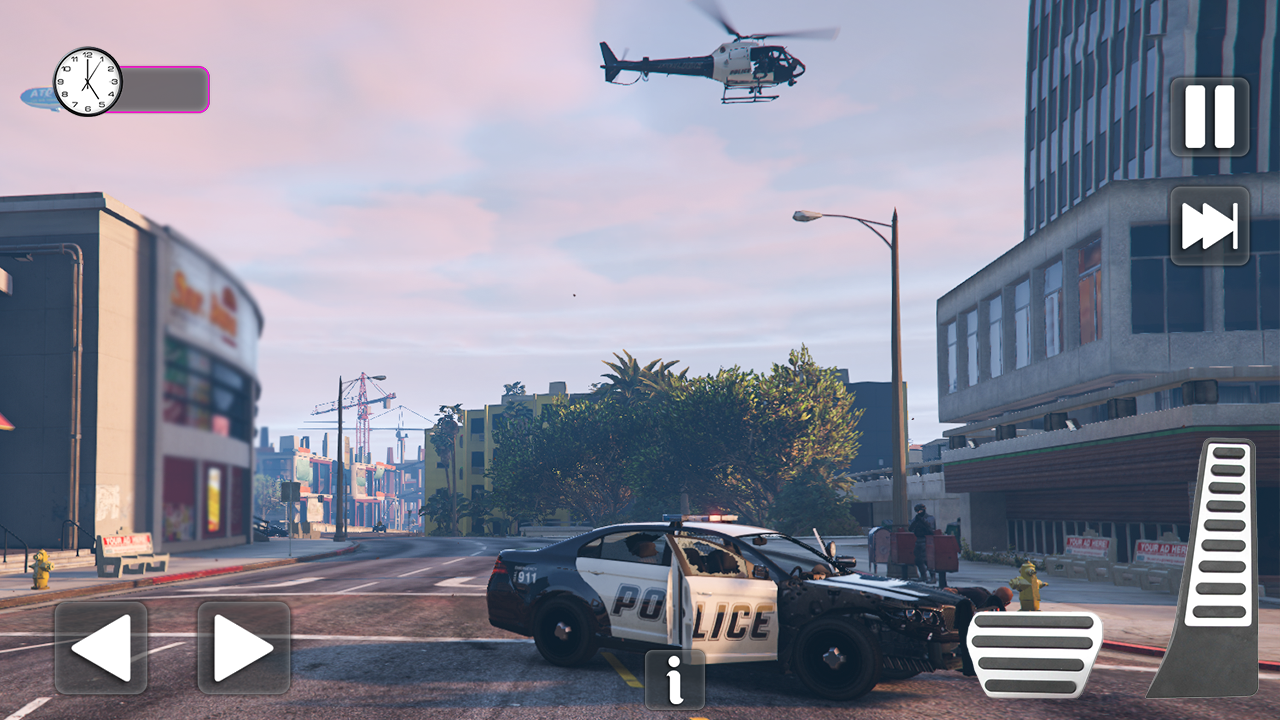Click the timer progress bar
This screenshot has height=720, width=1280.
point(163,90)
